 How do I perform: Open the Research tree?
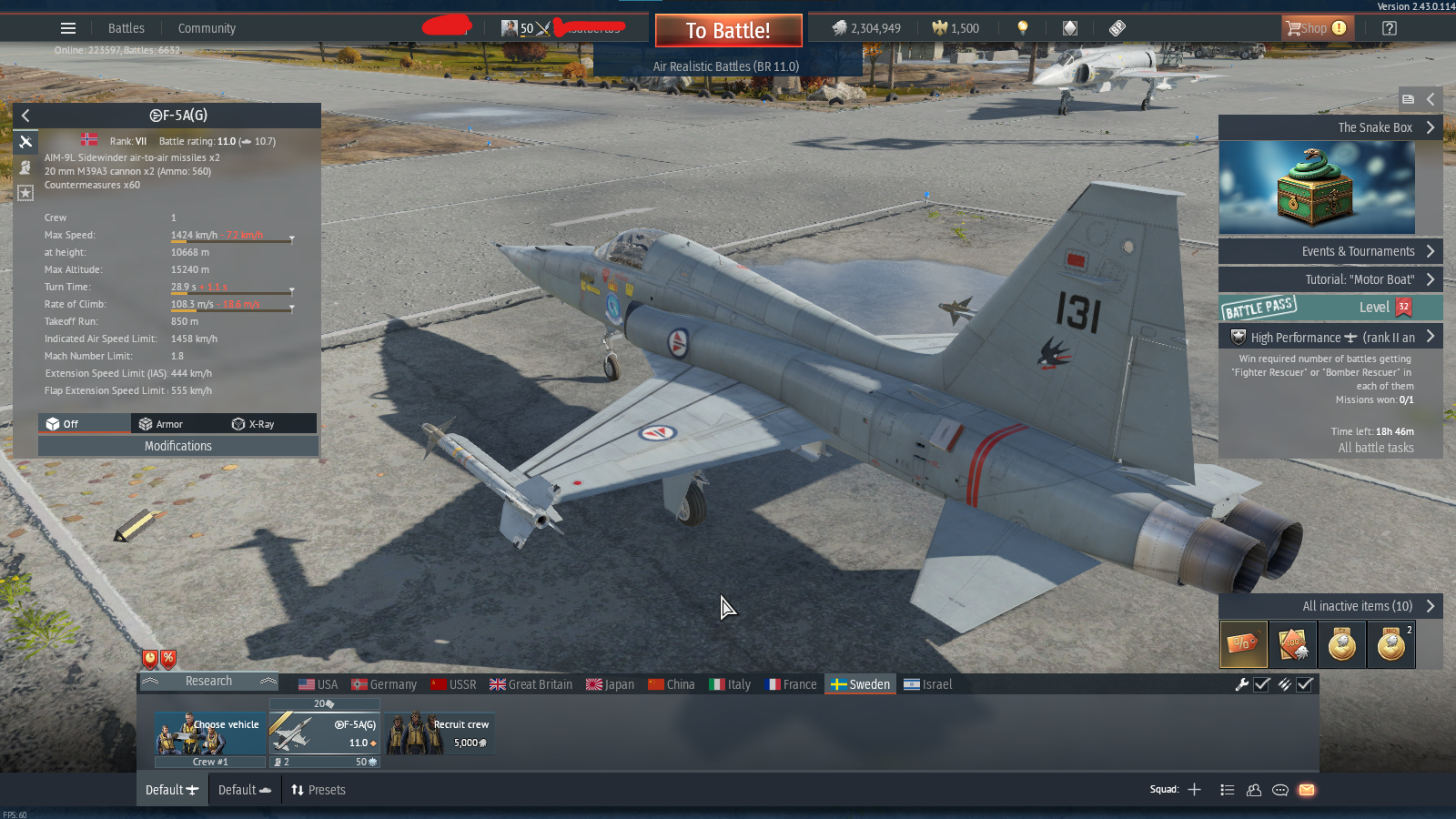tap(208, 682)
